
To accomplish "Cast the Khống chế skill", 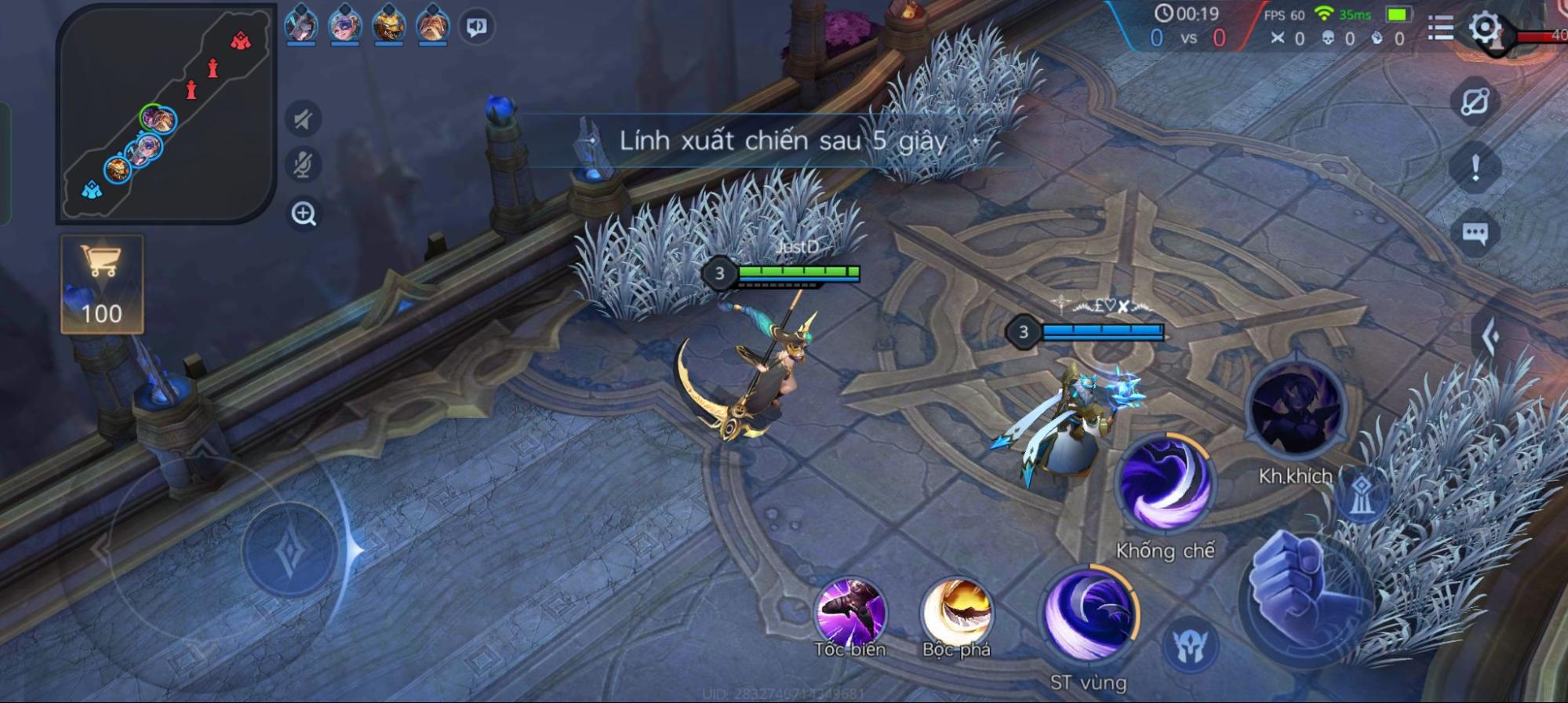I will point(1165,484).
